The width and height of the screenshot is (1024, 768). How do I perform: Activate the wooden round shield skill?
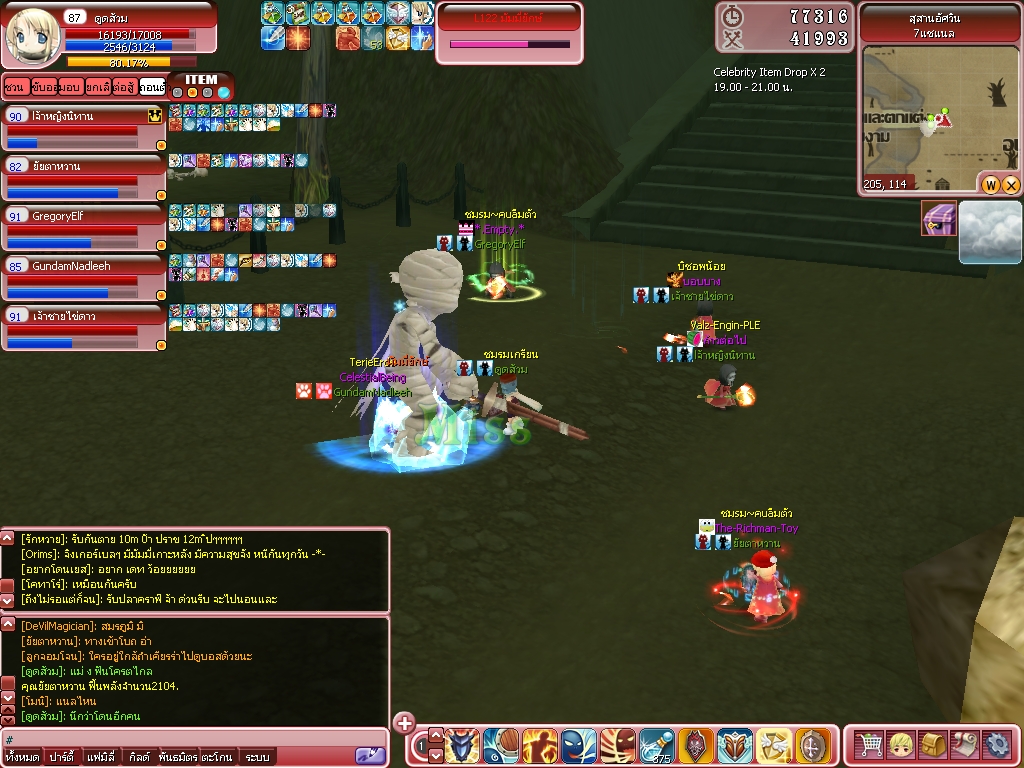(x=812, y=746)
